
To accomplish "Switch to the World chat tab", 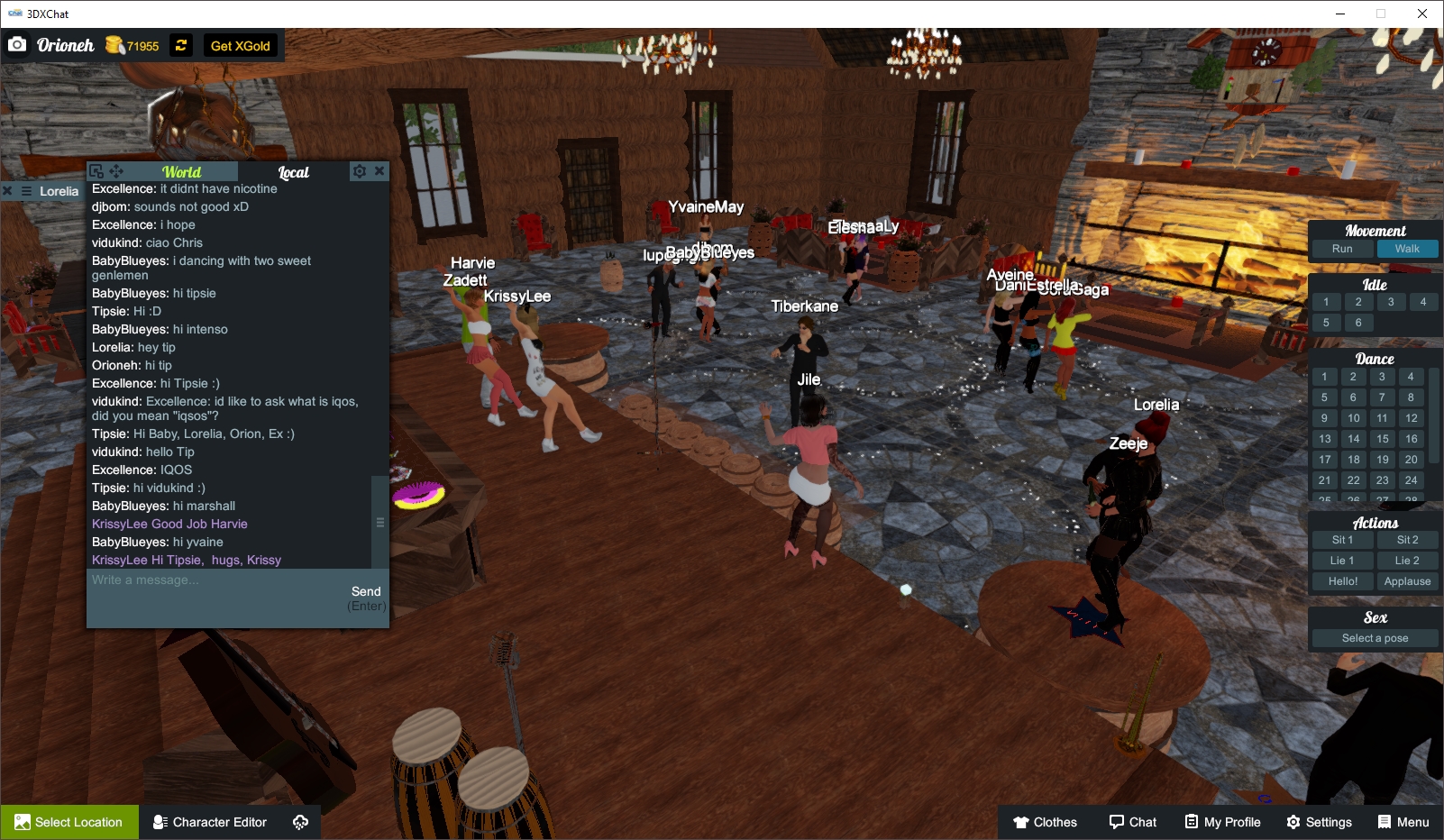I will [180, 170].
